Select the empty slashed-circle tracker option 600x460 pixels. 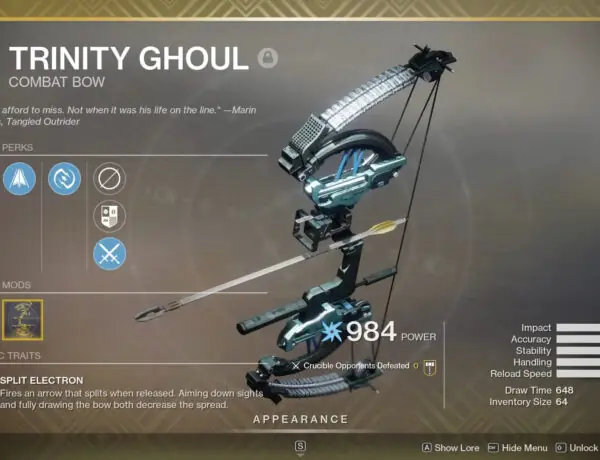pos(109,179)
